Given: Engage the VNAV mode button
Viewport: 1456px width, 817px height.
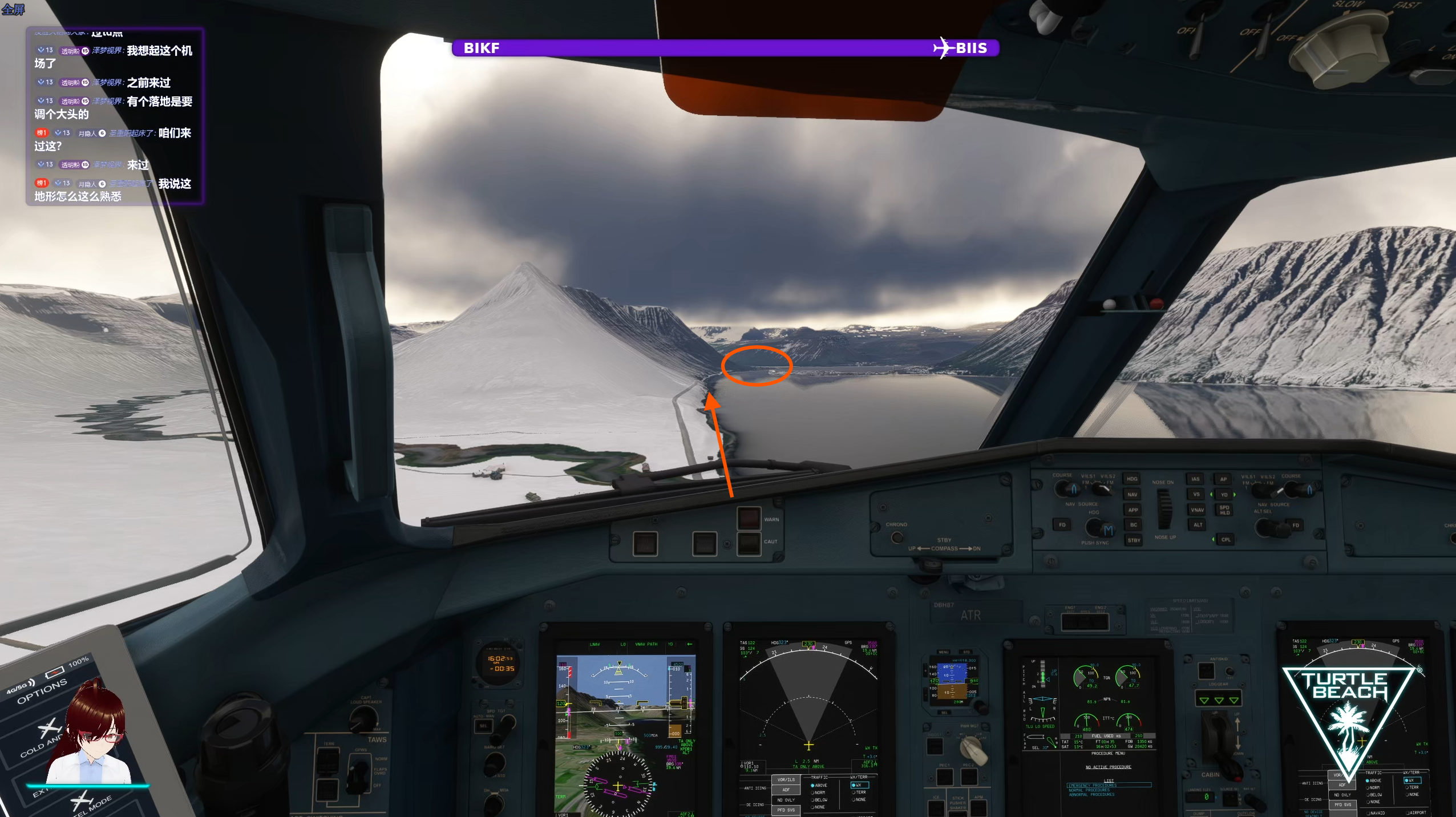Looking at the screenshot, I should click(x=1197, y=509).
